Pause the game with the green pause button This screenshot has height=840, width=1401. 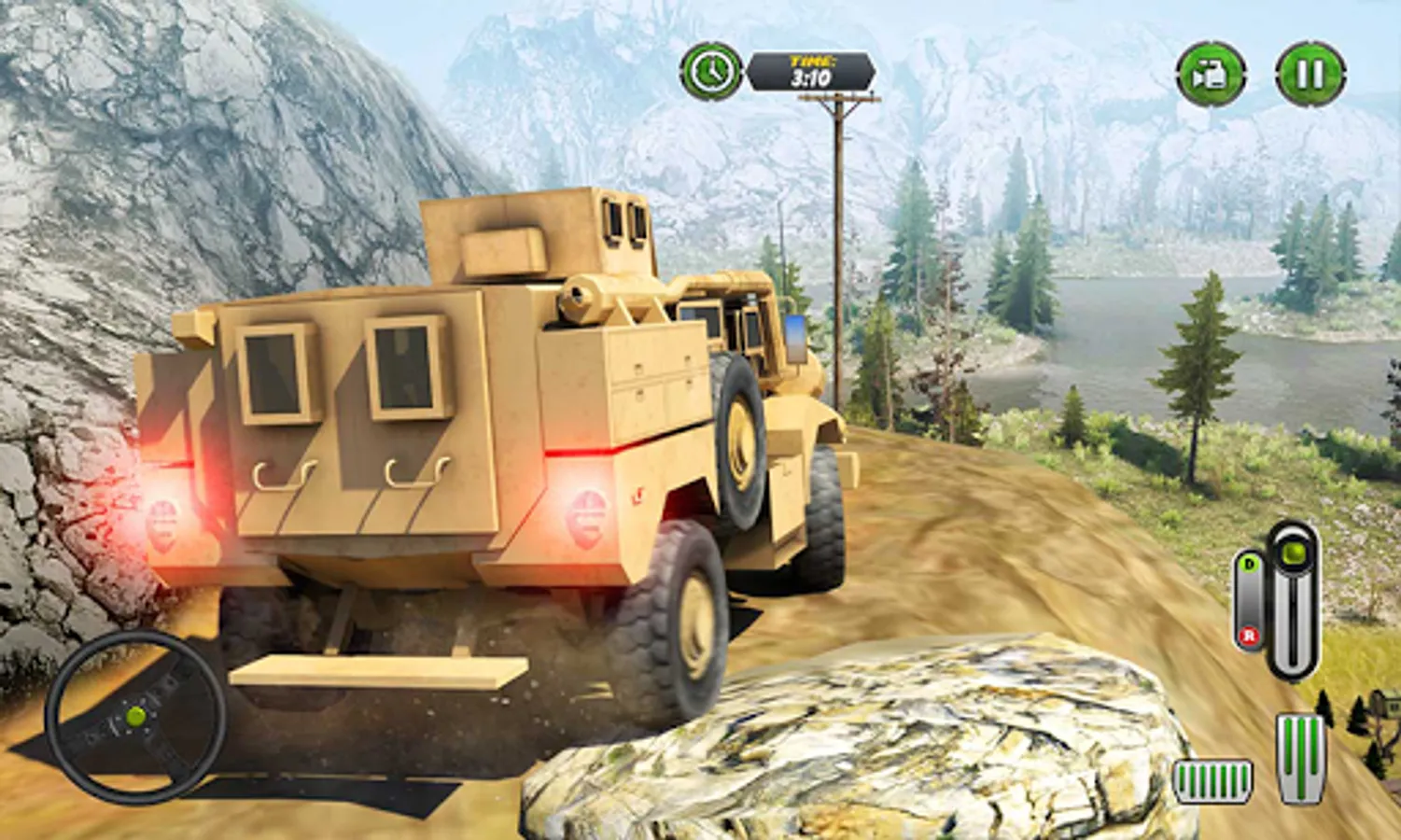(1310, 74)
